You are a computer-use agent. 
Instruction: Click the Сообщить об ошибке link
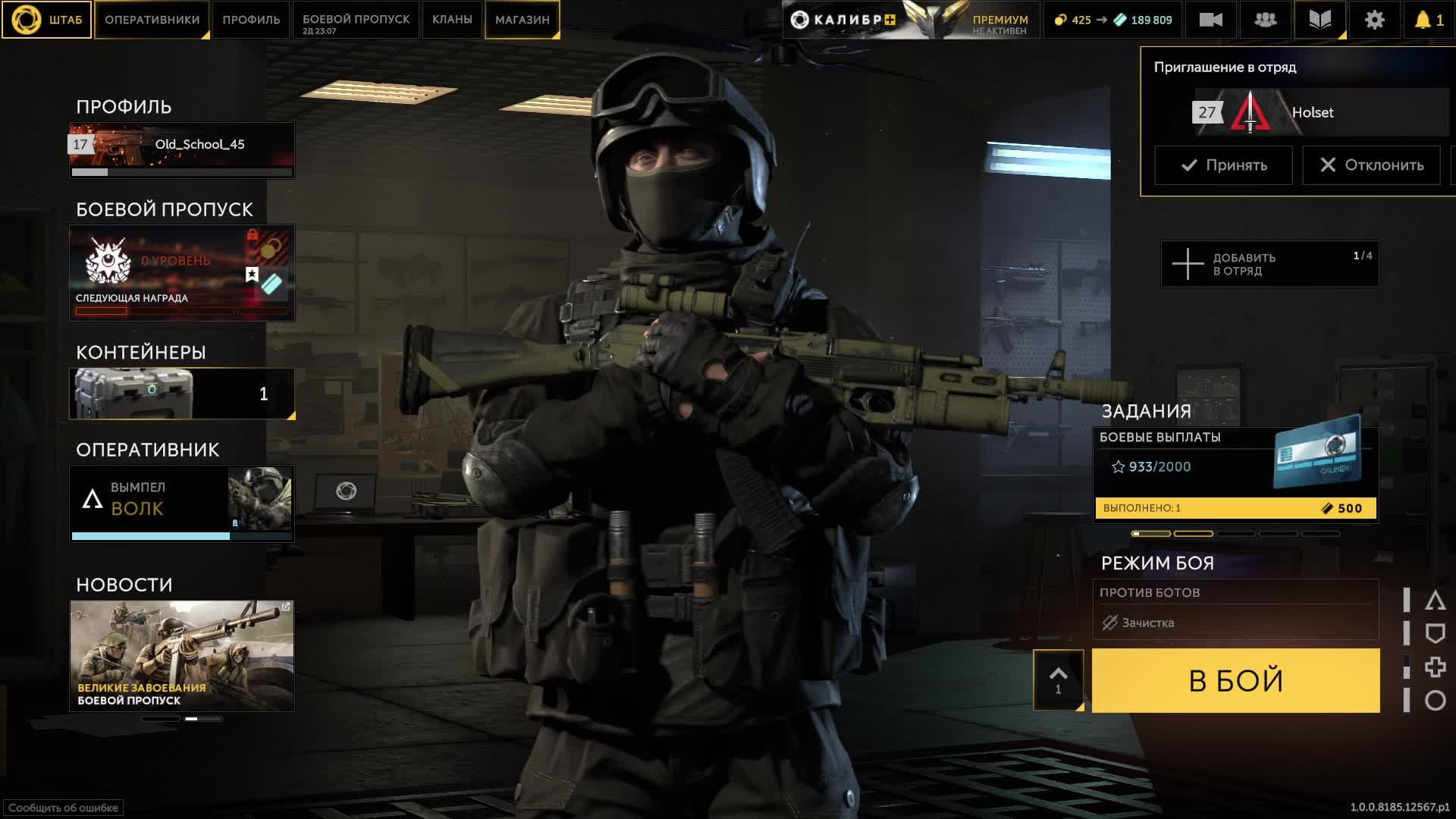[x=63, y=808]
